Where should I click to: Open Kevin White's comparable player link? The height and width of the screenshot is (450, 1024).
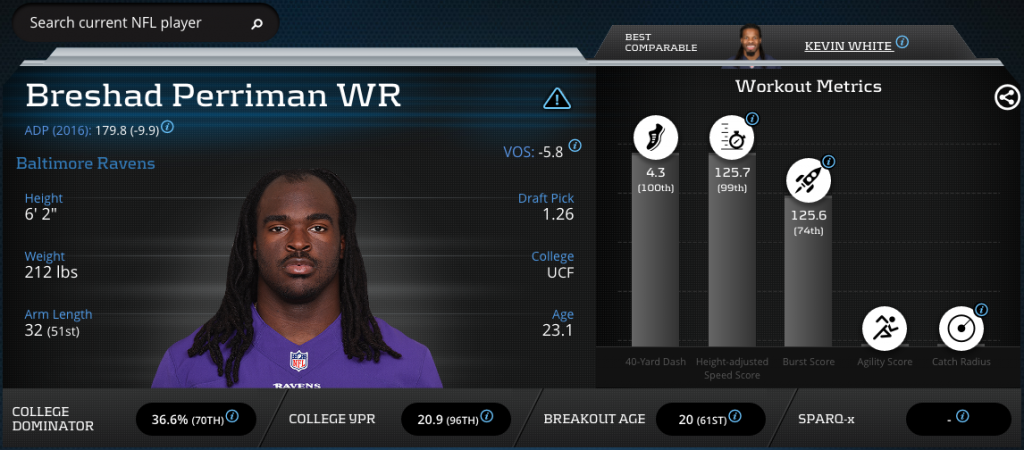coord(846,45)
